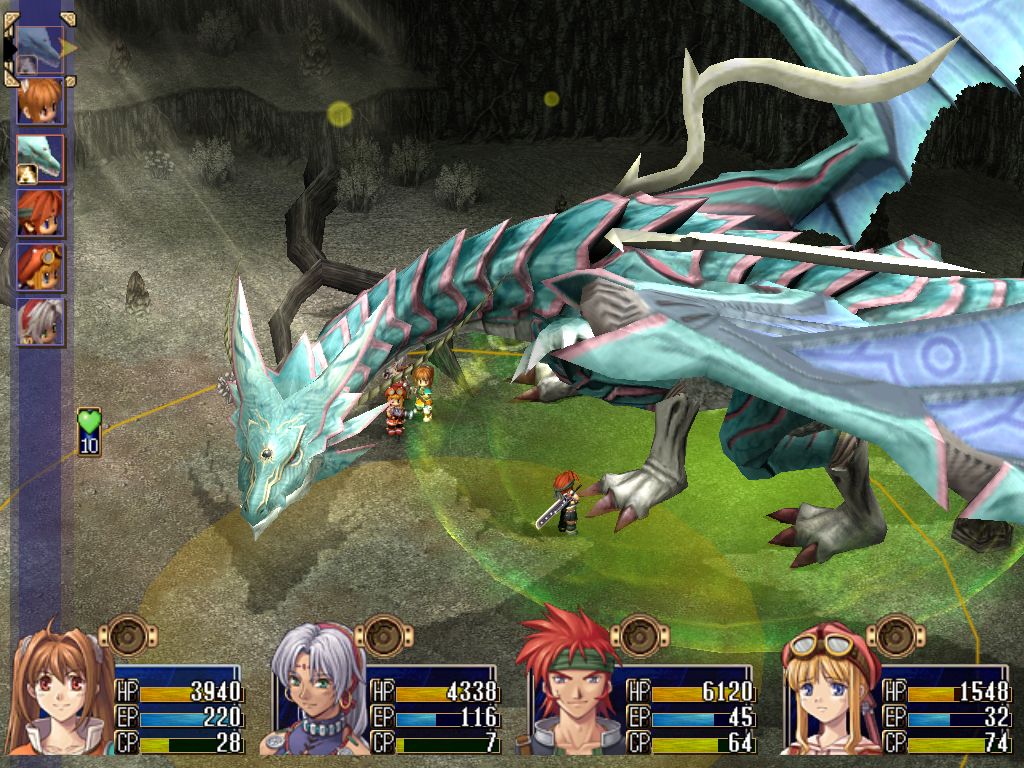Pick the goggles girl's turn order portrait
Viewport: 1024px width, 768px height.
40,267
